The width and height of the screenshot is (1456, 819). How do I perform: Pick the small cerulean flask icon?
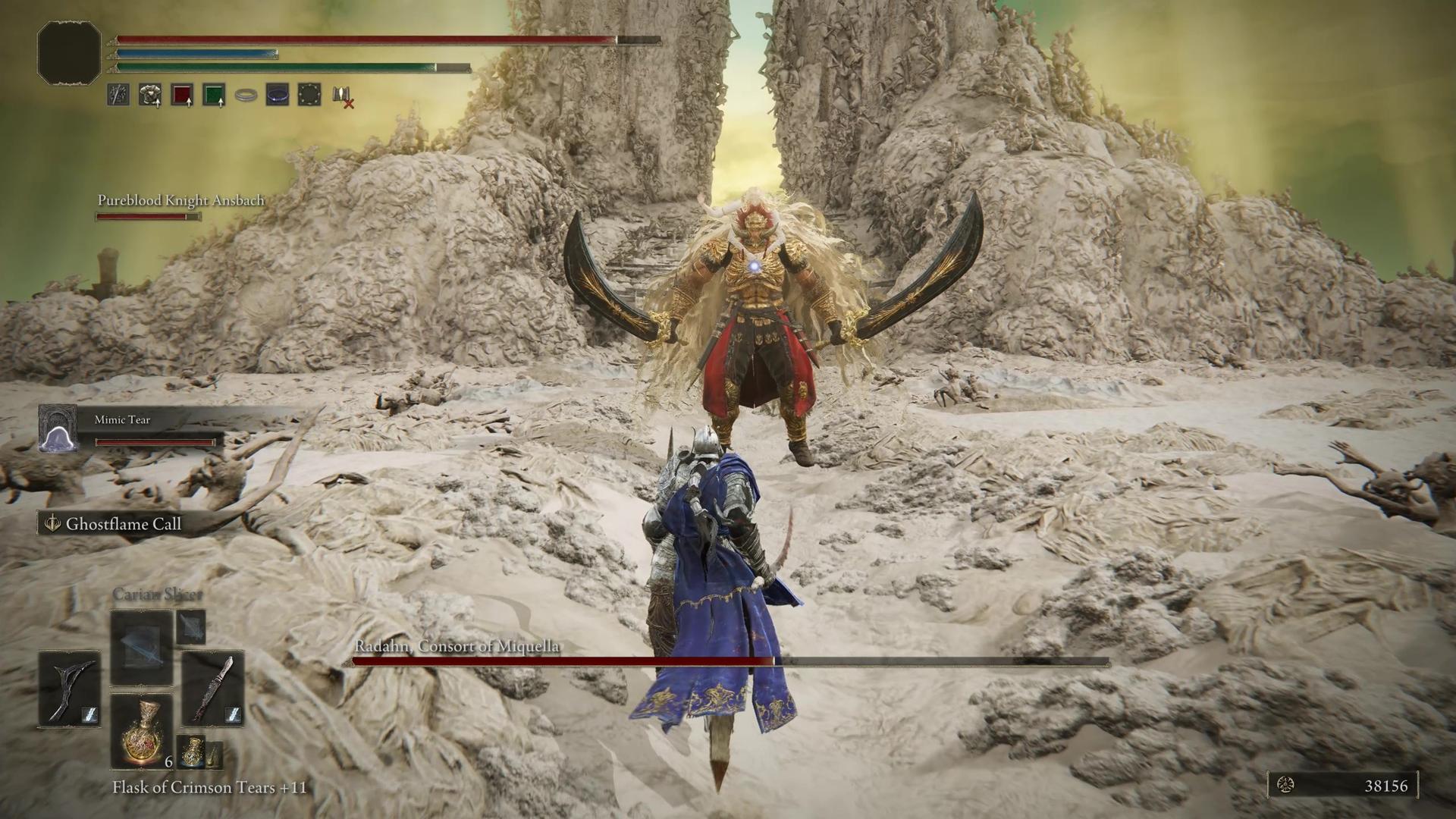[192, 751]
